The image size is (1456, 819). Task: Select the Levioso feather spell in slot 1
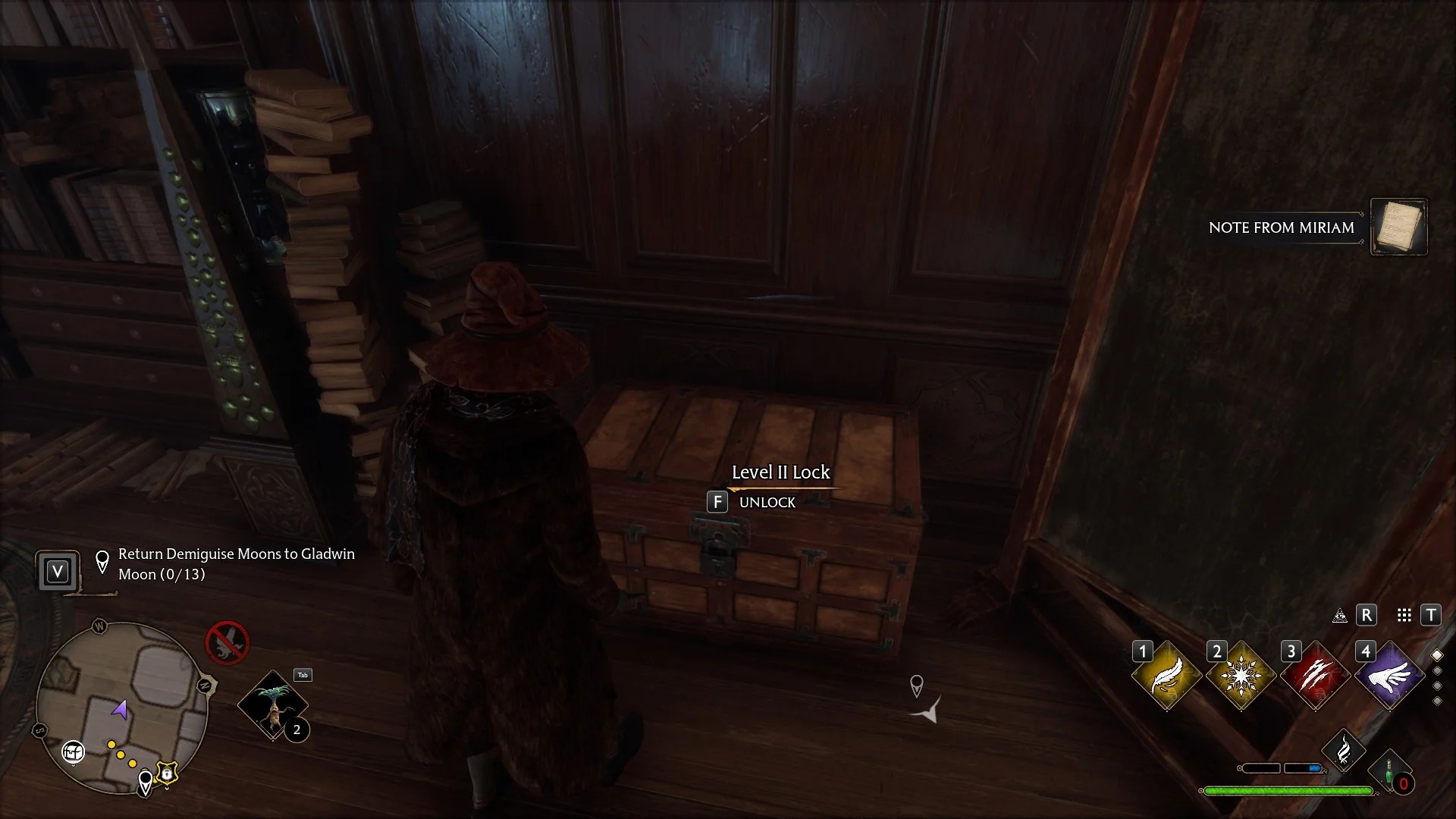pos(1166,674)
